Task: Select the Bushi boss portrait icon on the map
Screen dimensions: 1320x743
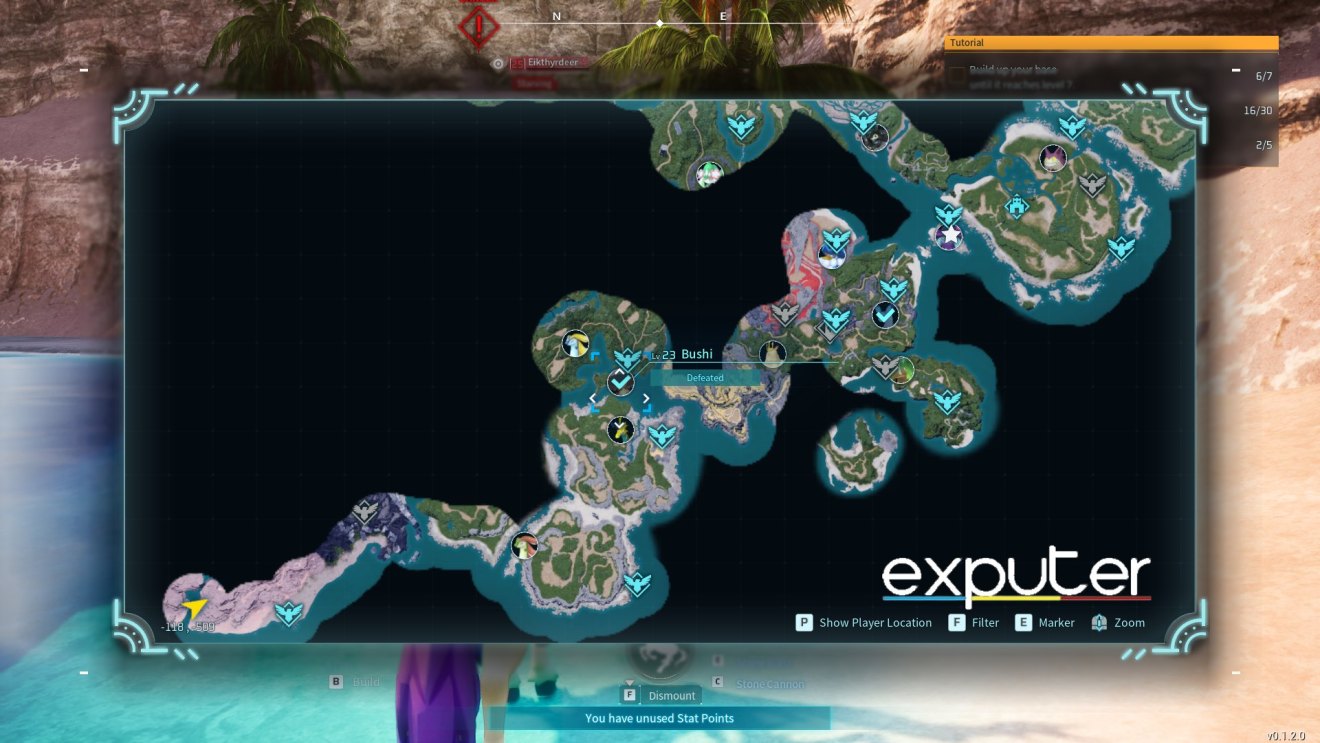Action: click(x=621, y=383)
